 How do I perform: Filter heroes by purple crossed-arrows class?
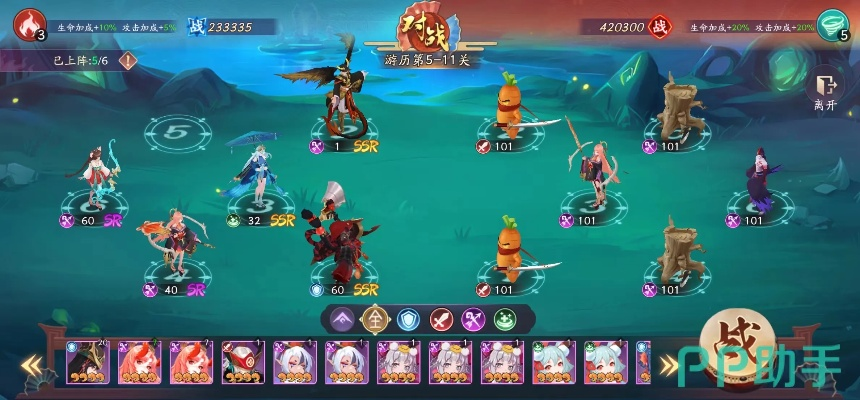click(473, 319)
